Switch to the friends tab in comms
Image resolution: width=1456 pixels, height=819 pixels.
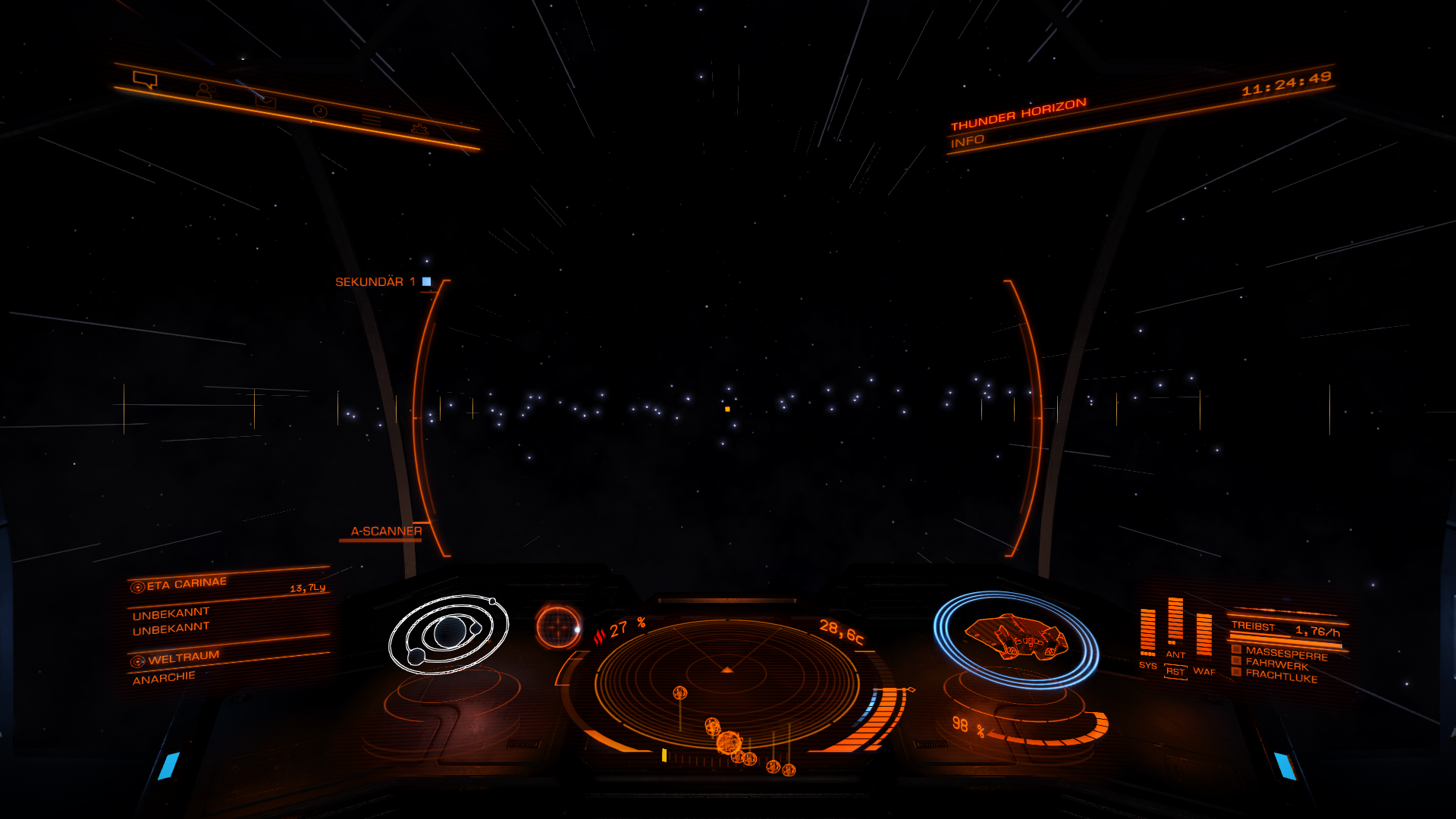point(206,91)
